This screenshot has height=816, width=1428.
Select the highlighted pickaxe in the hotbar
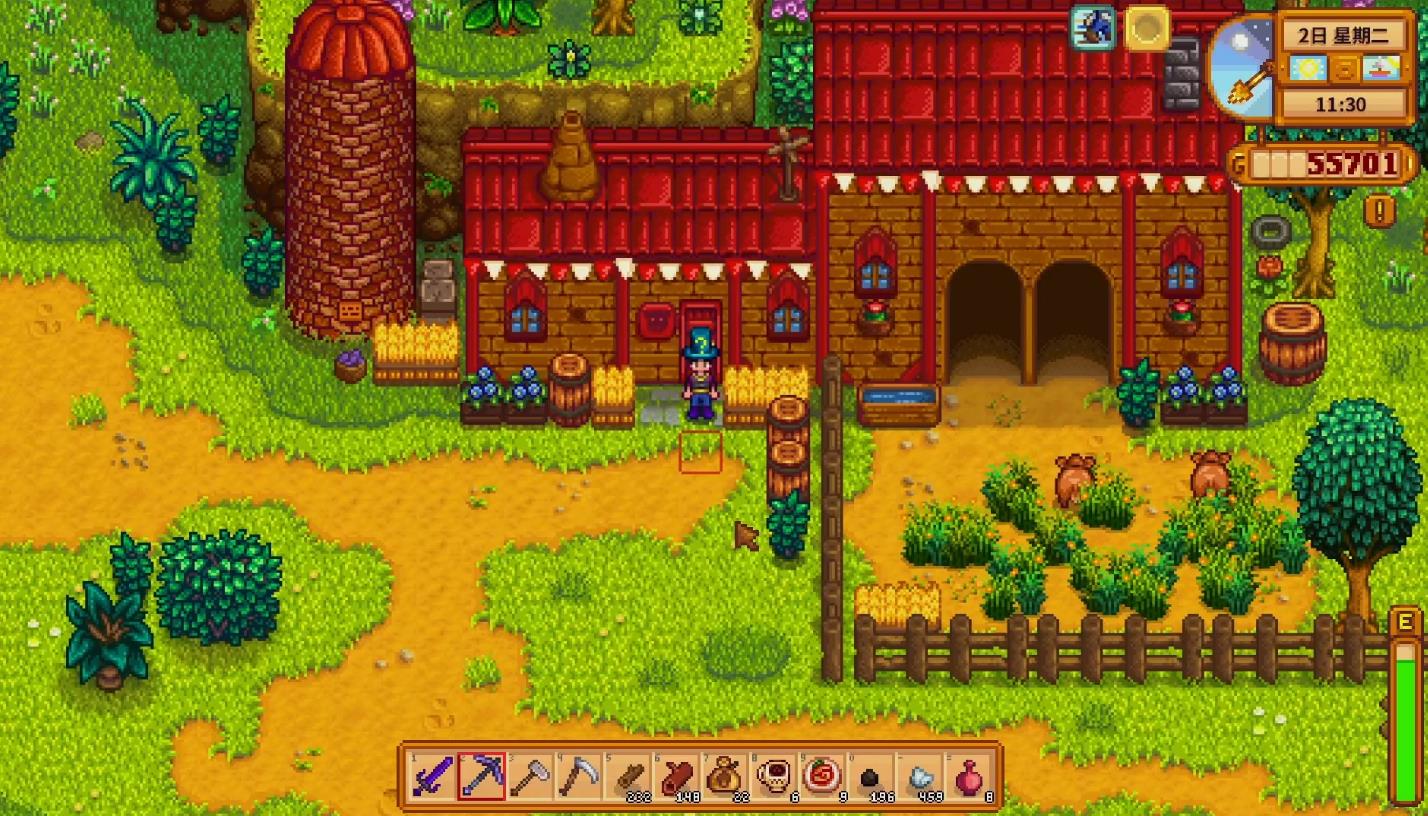click(481, 776)
